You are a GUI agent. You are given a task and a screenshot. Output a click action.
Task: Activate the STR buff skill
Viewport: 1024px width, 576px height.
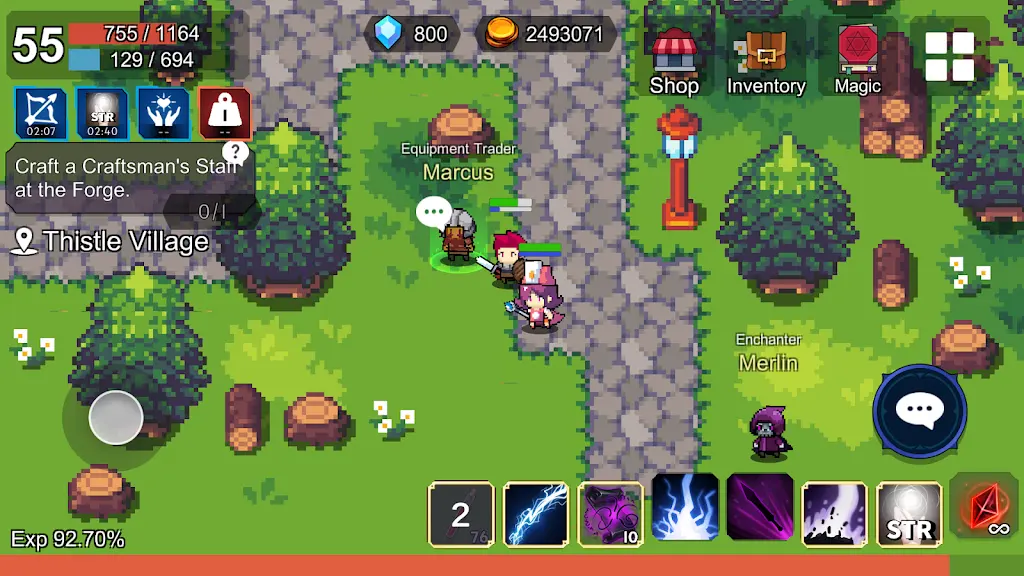pos(910,514)
